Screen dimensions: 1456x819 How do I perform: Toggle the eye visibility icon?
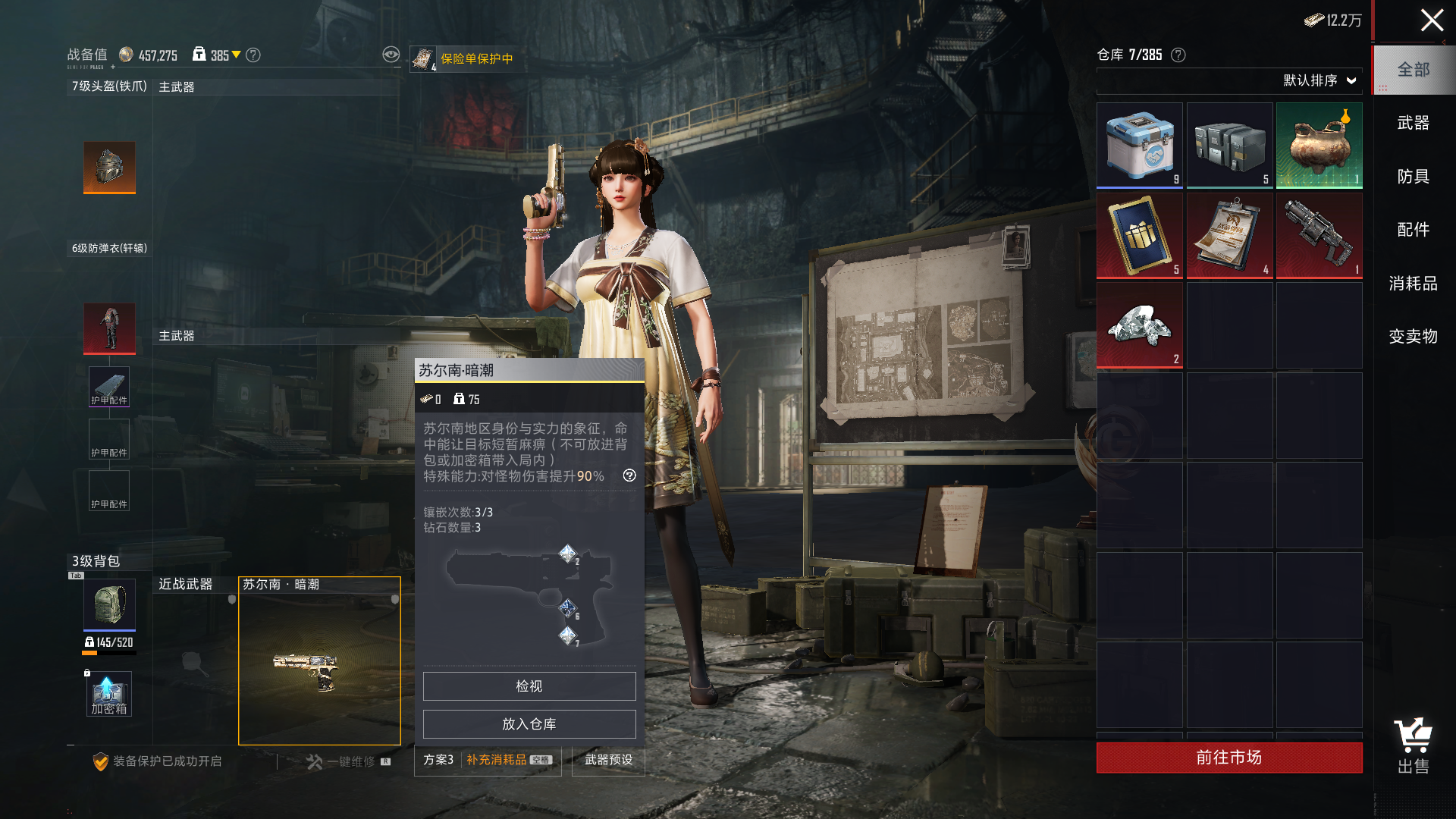tap(391, 55)
